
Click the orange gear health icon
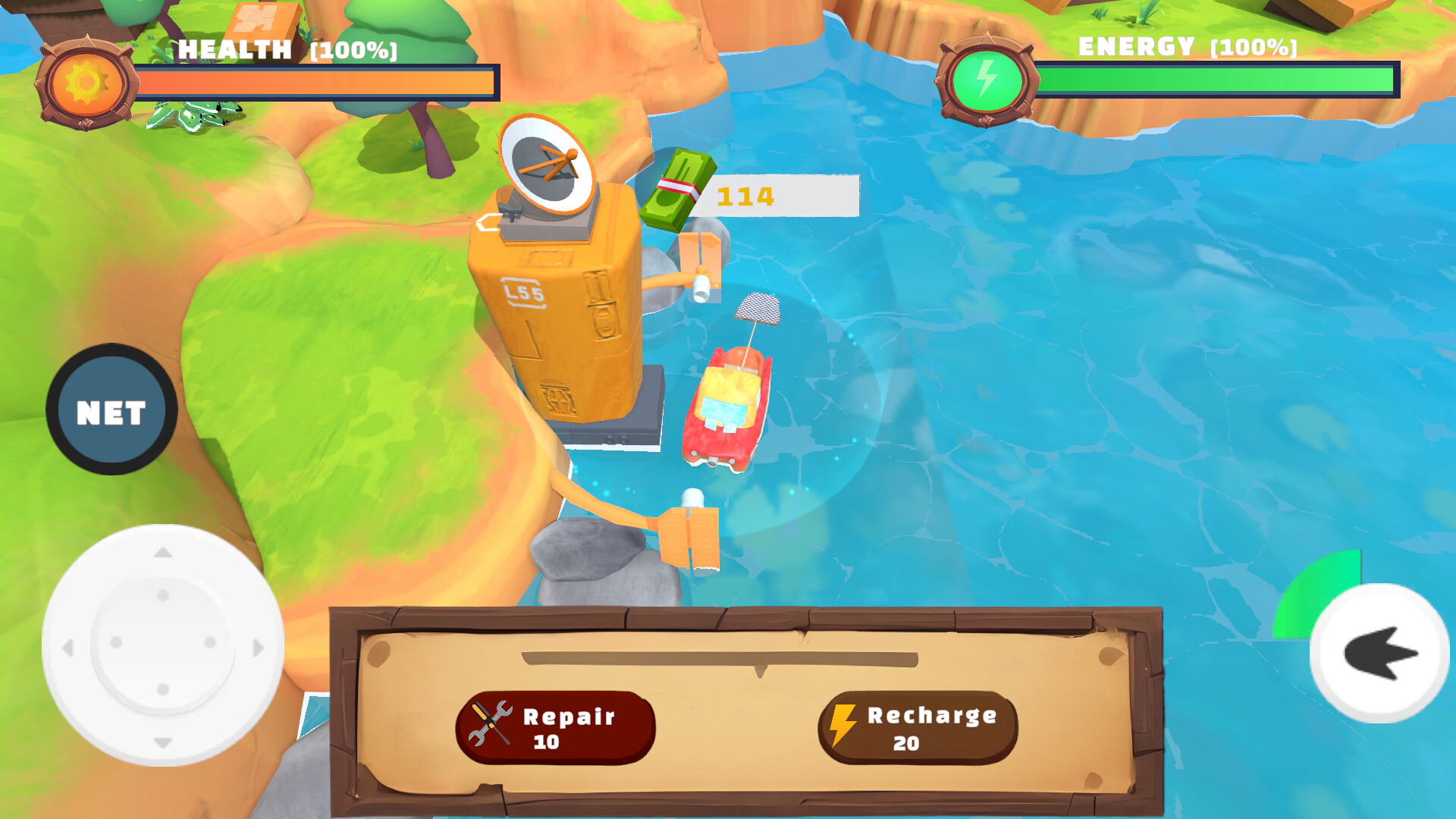coord(87,78)
